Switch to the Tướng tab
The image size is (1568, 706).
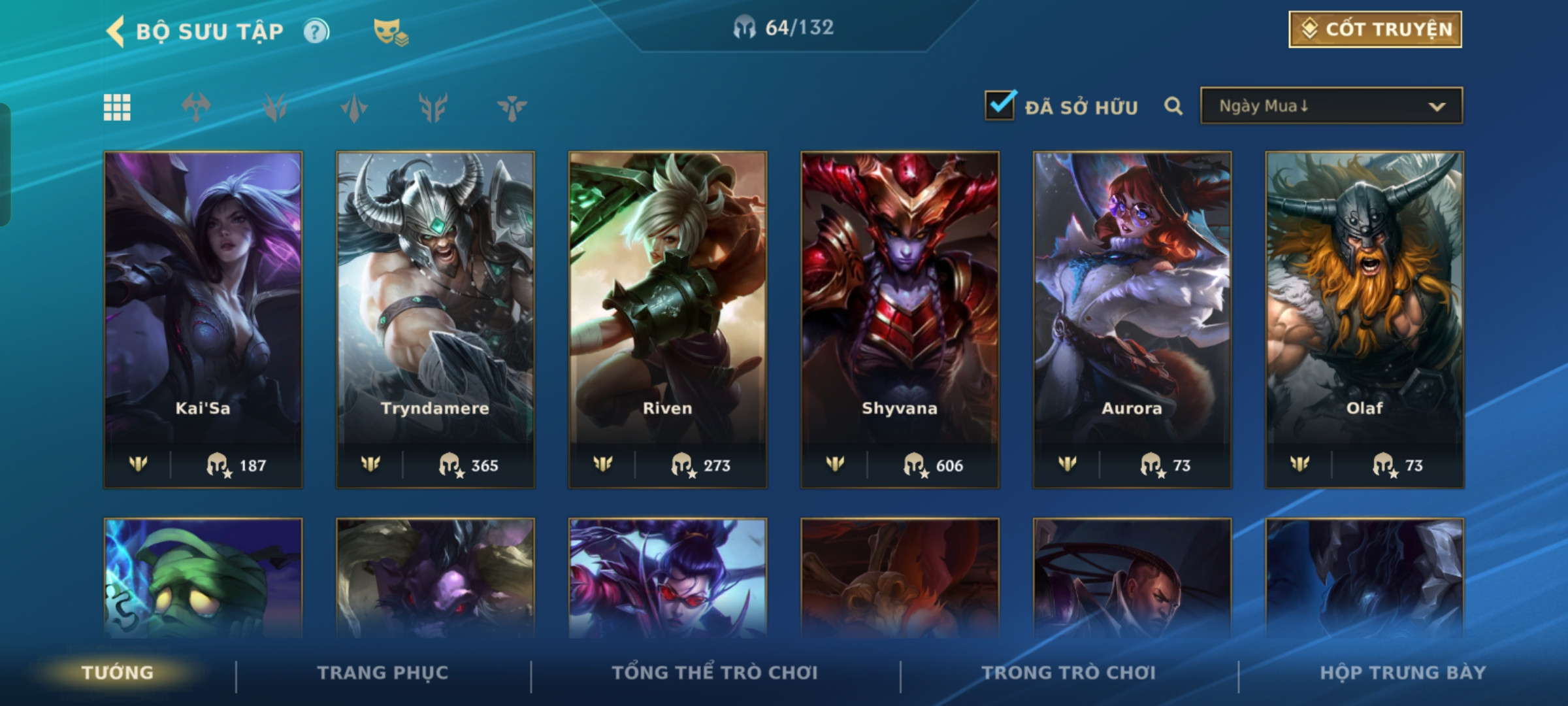tap(118, 672)
